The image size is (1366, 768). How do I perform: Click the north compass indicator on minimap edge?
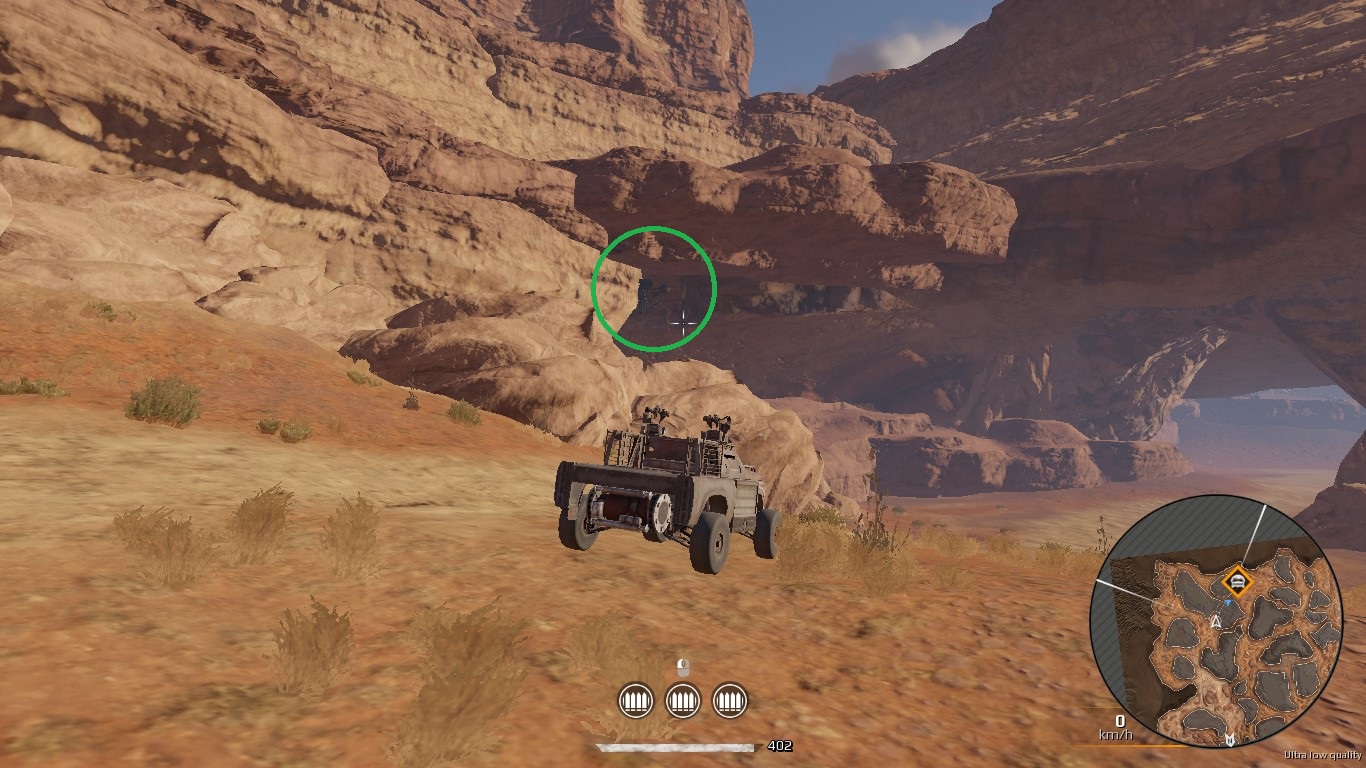(x=1230, y=740)
